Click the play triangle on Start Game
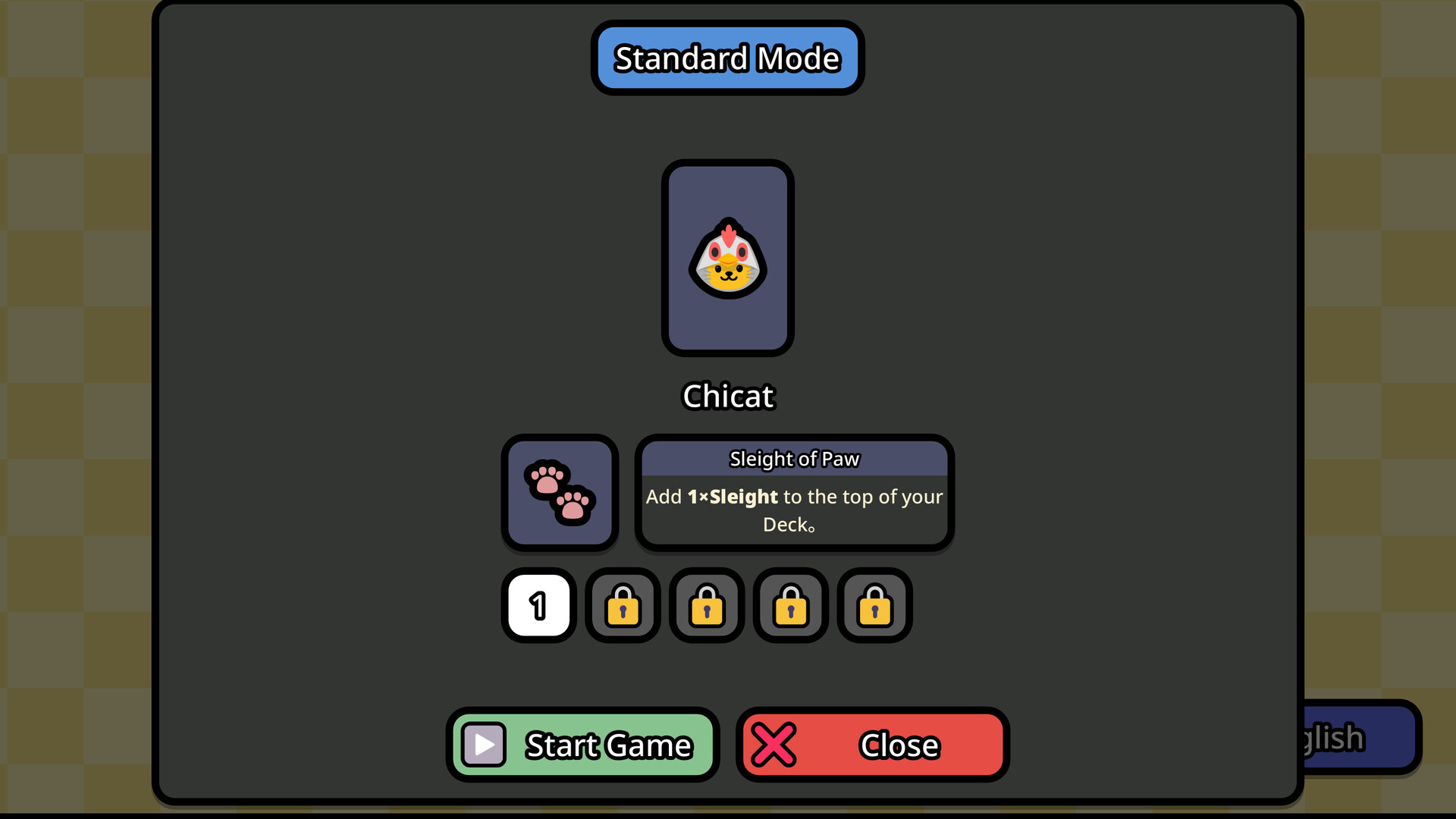1456x819 pixels. pyautogui.click(x=483, y=744)
